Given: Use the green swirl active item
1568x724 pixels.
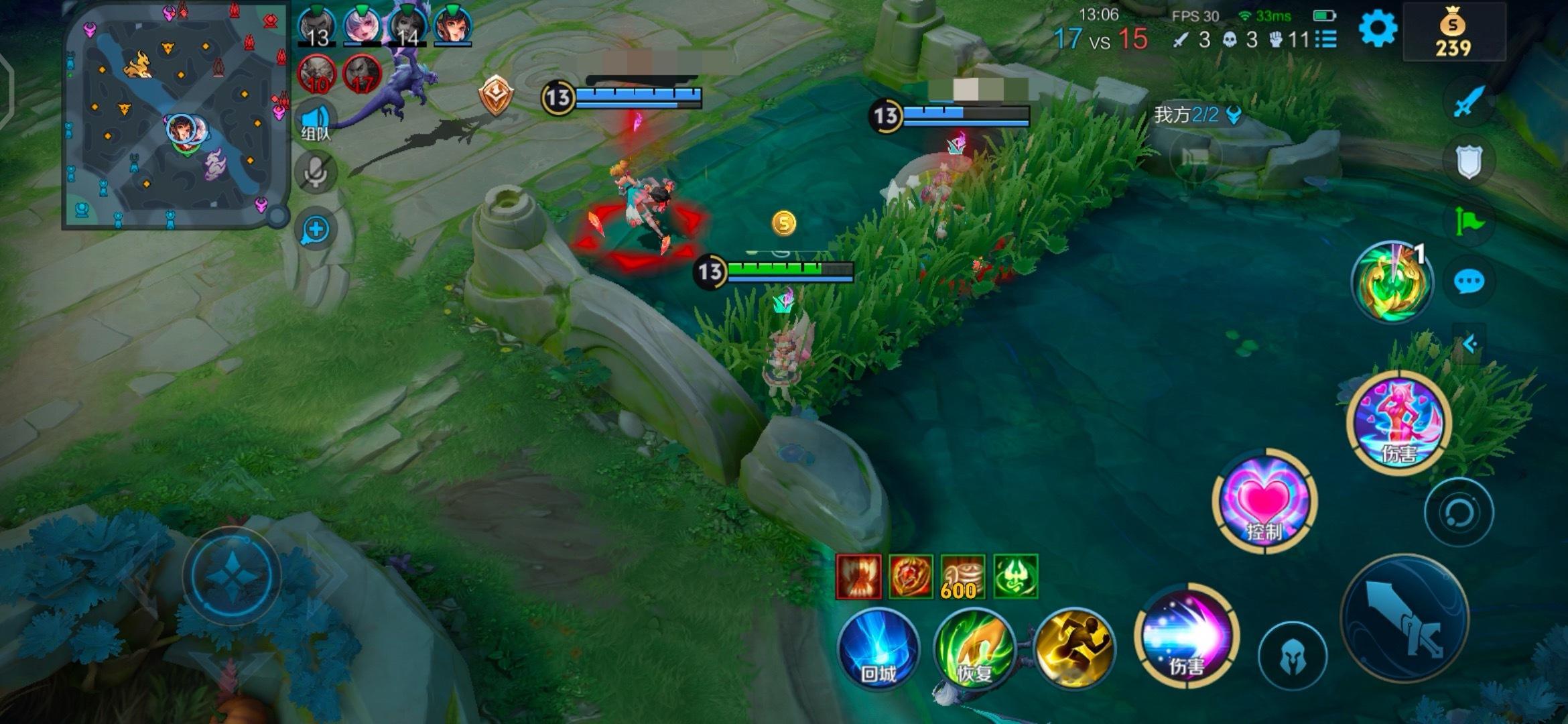Looking at the screenshot, I should (1392, 282).
